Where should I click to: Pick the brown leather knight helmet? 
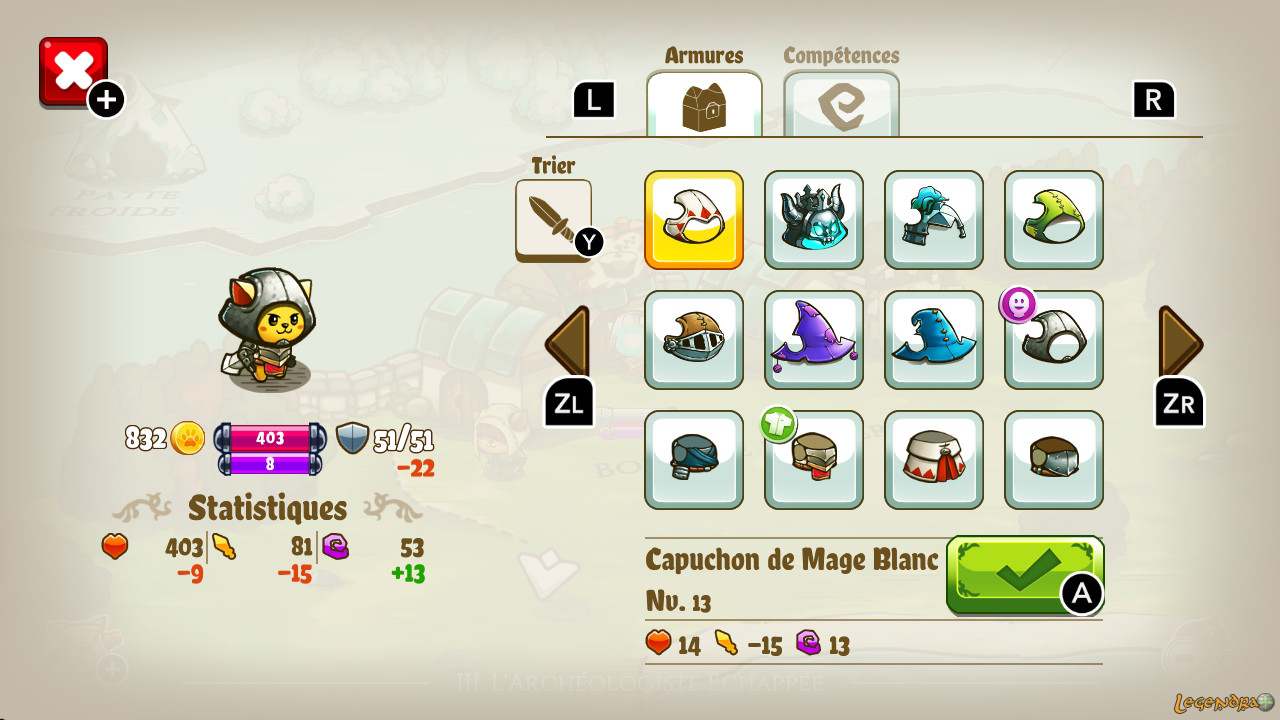click(694, 340)
